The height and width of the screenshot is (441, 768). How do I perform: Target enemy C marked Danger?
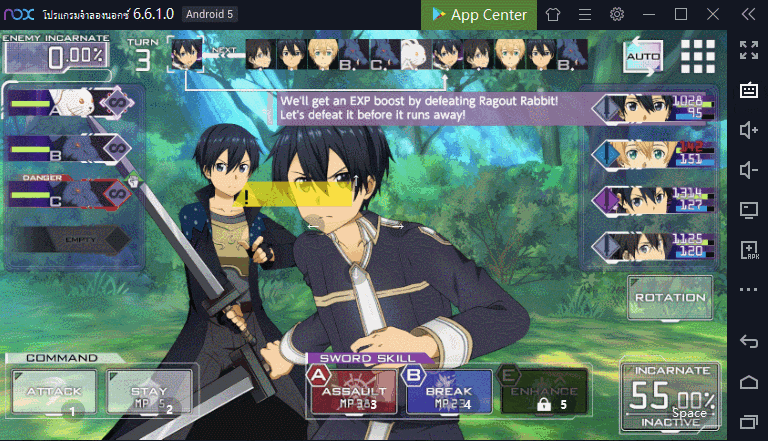(70, 193)
